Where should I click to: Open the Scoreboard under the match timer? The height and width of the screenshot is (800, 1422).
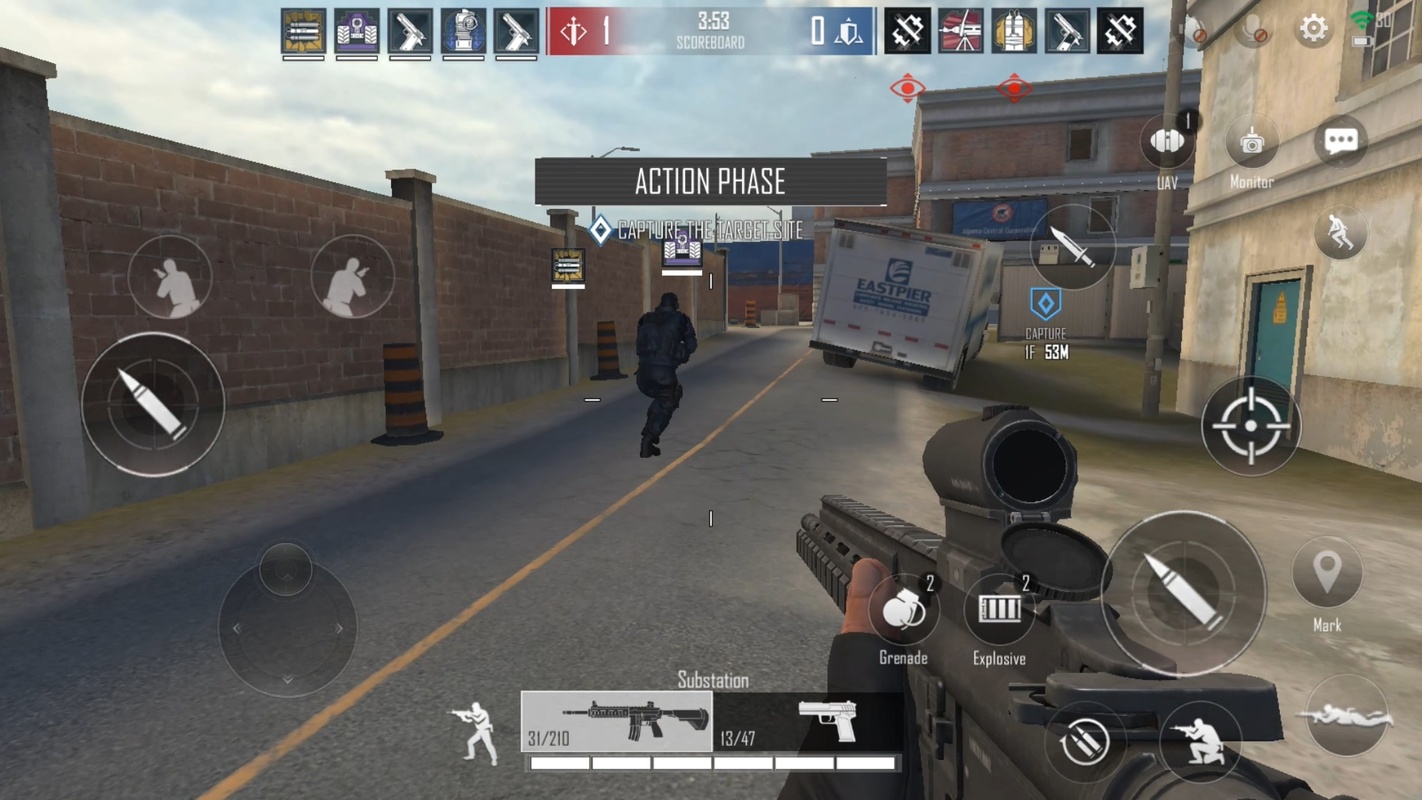711,43
